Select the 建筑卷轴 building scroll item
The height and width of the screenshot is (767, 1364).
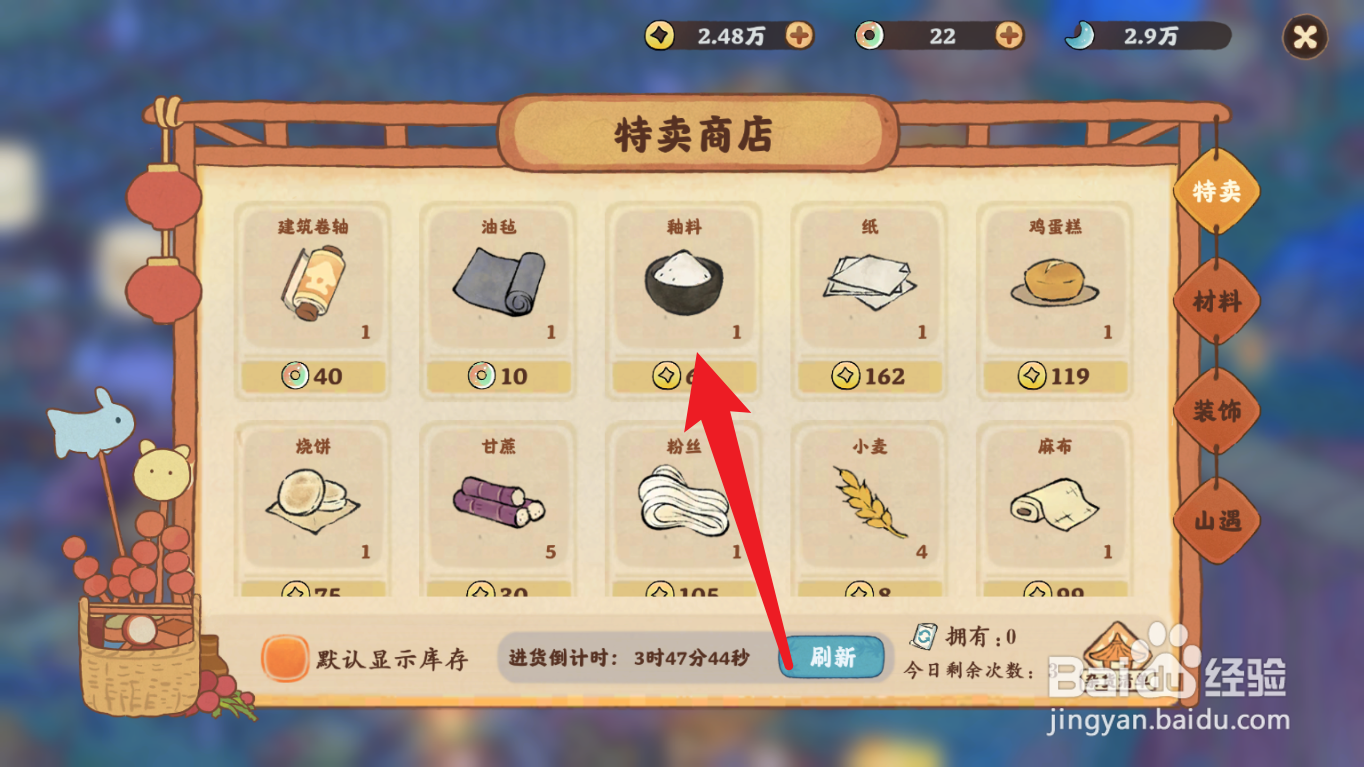click(313, 280)
